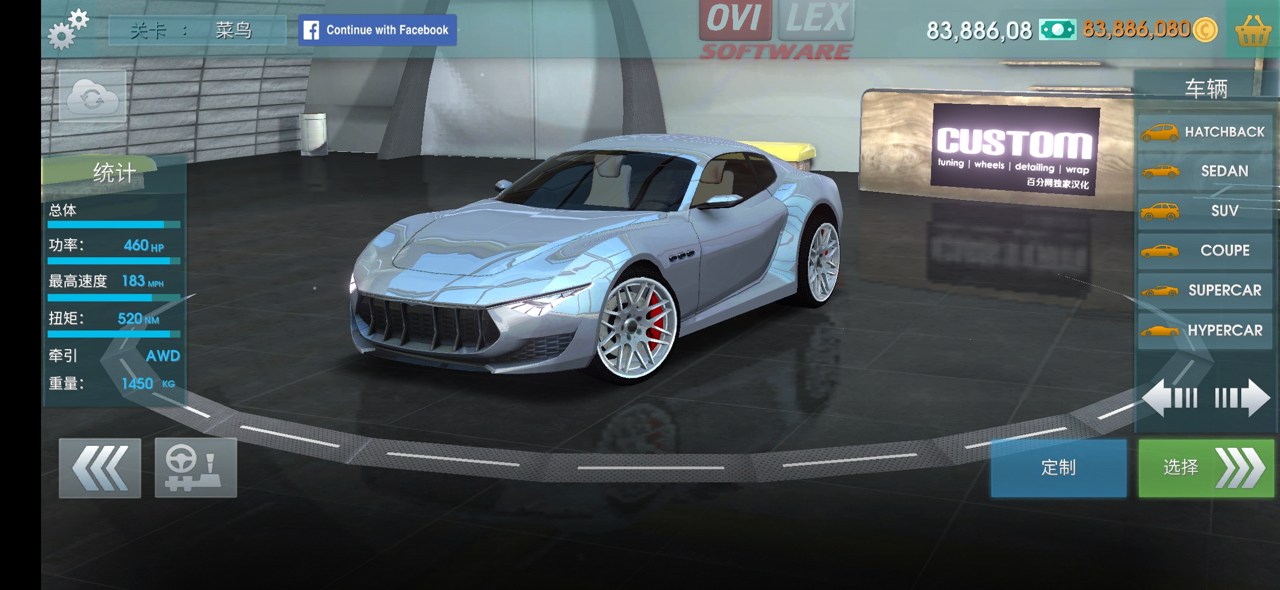Viewport: 1280px width, 590px height.
Task: Tap the cloud sync button
Action: click(x=93, y=97)
